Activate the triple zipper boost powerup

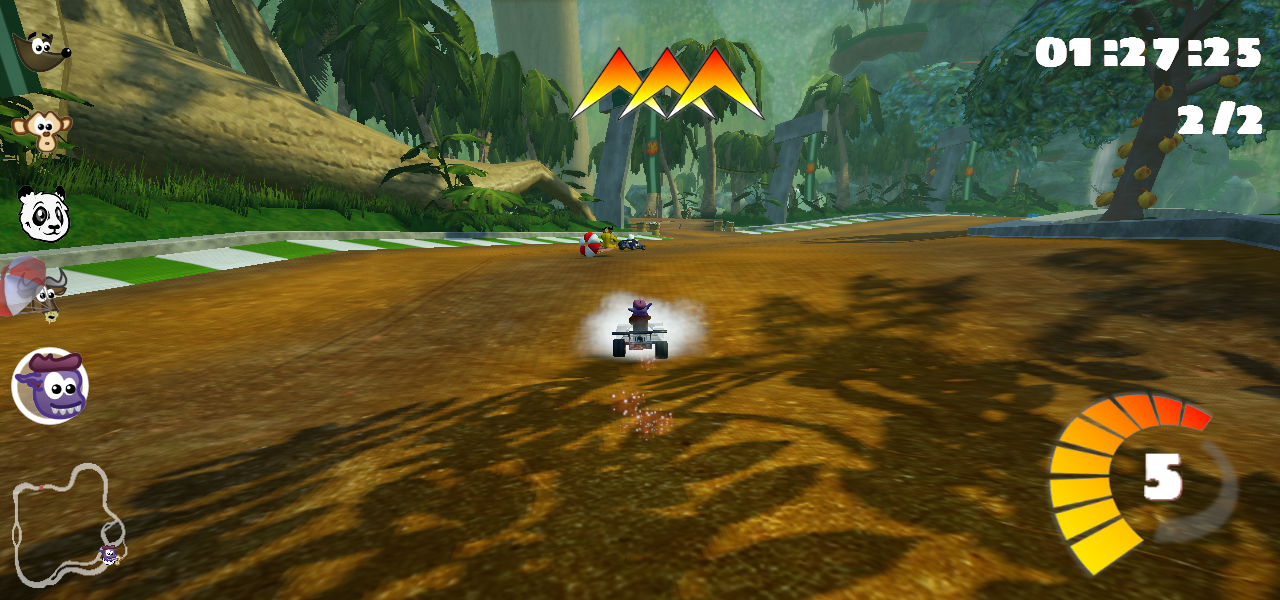(x=667, y=84)
